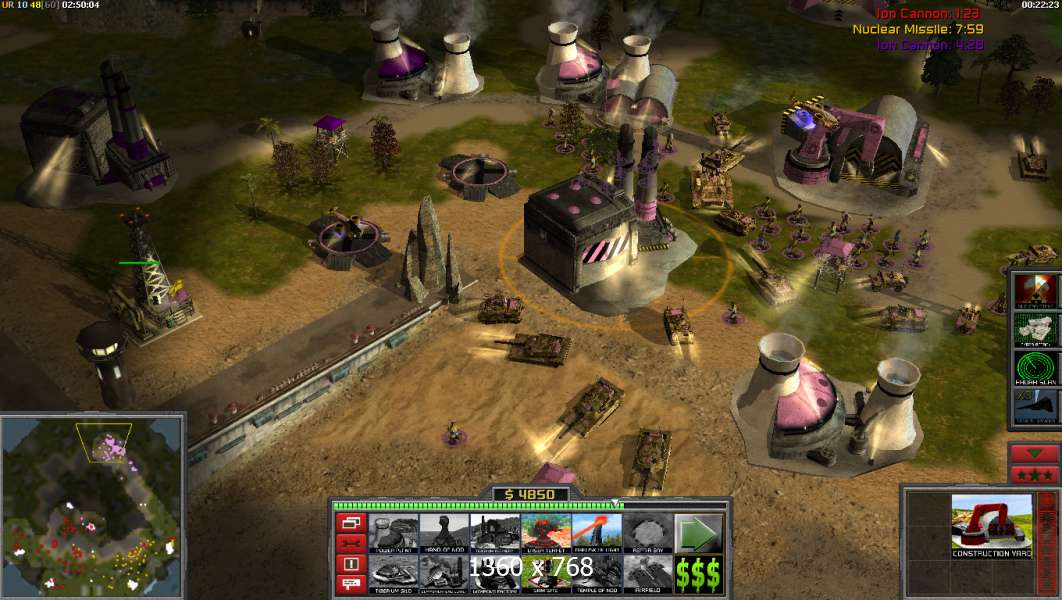
Task: Click the green arrow next-page button
Action: pyautogui.click(x=699, y=531)
